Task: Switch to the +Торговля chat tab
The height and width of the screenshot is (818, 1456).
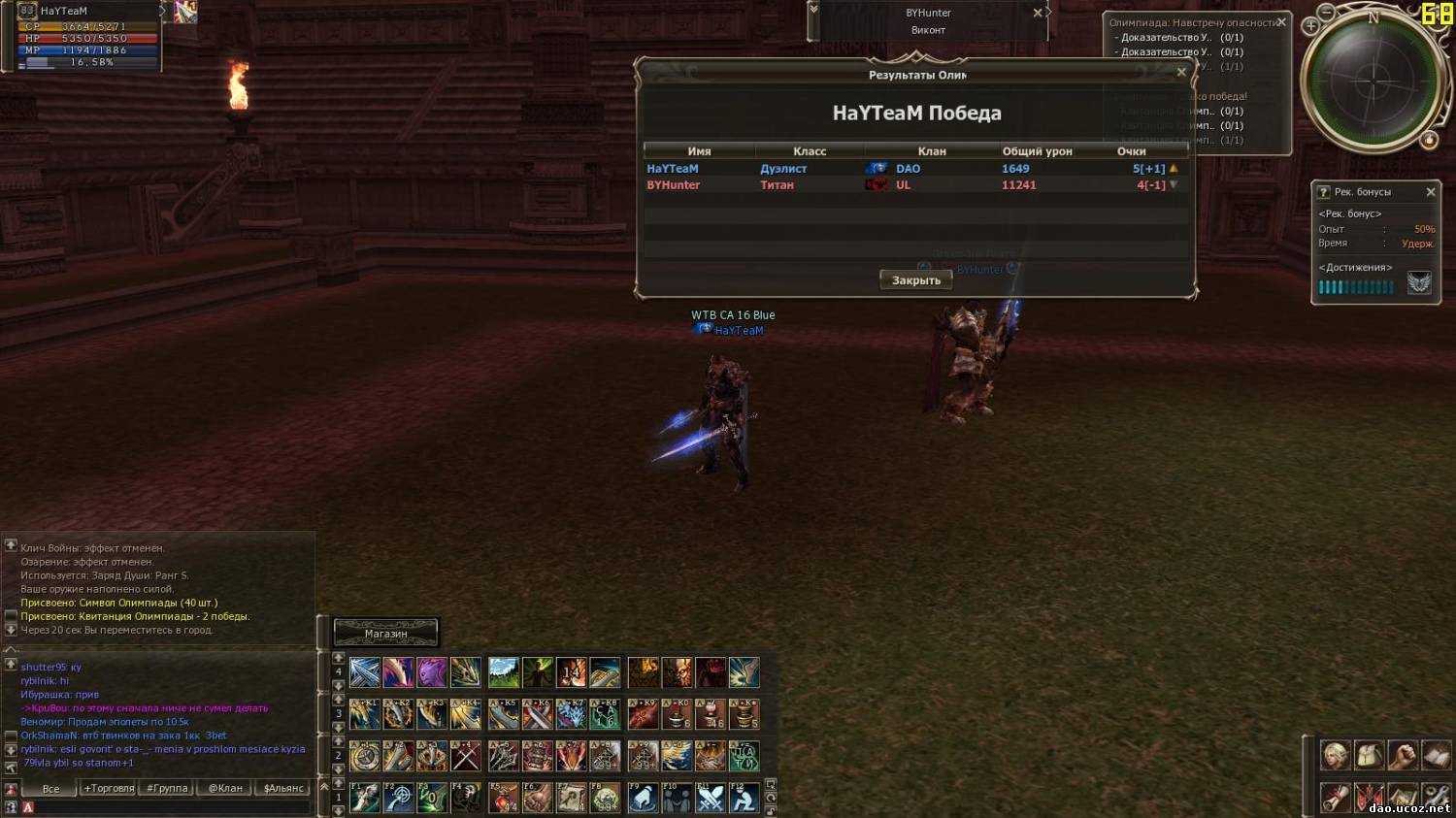Action: [x=109, y=788]
